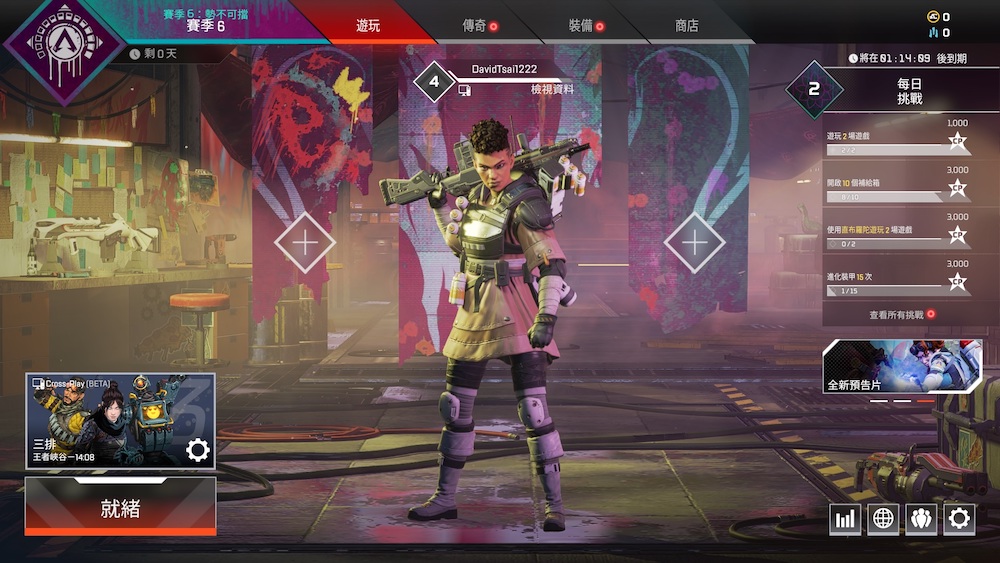
Task: Select 查看所有挑戰 to view all challenges
Action: click(902, 314)
